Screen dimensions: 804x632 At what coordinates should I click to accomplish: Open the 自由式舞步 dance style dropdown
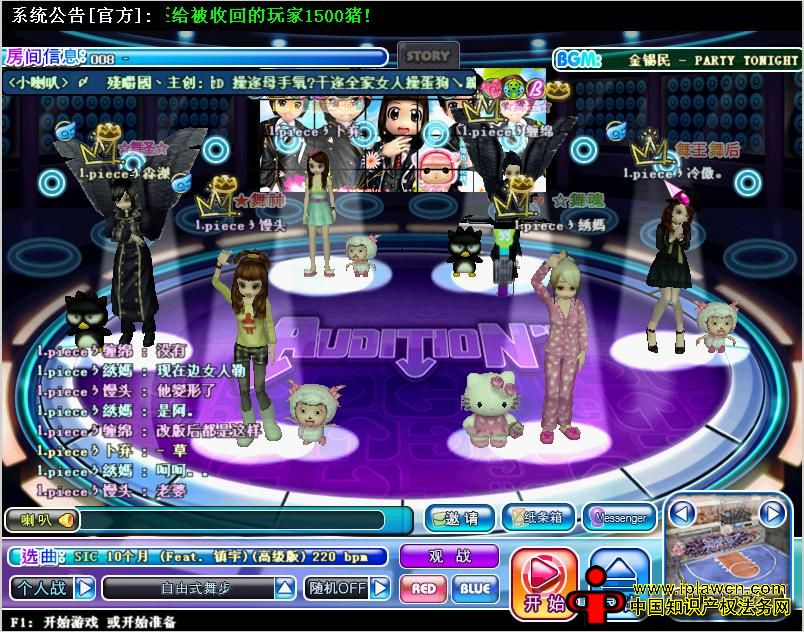pyautogui.click(x=285, y=588)
